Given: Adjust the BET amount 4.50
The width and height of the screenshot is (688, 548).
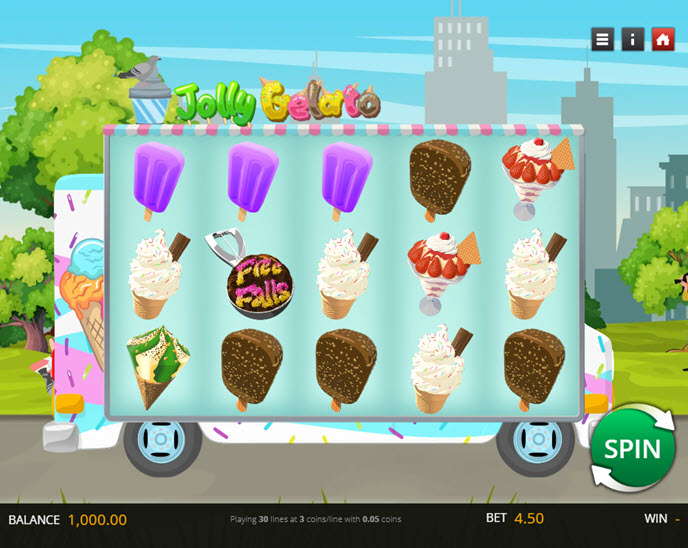Looking at the screenshot, I should click(x=529, y=519).
